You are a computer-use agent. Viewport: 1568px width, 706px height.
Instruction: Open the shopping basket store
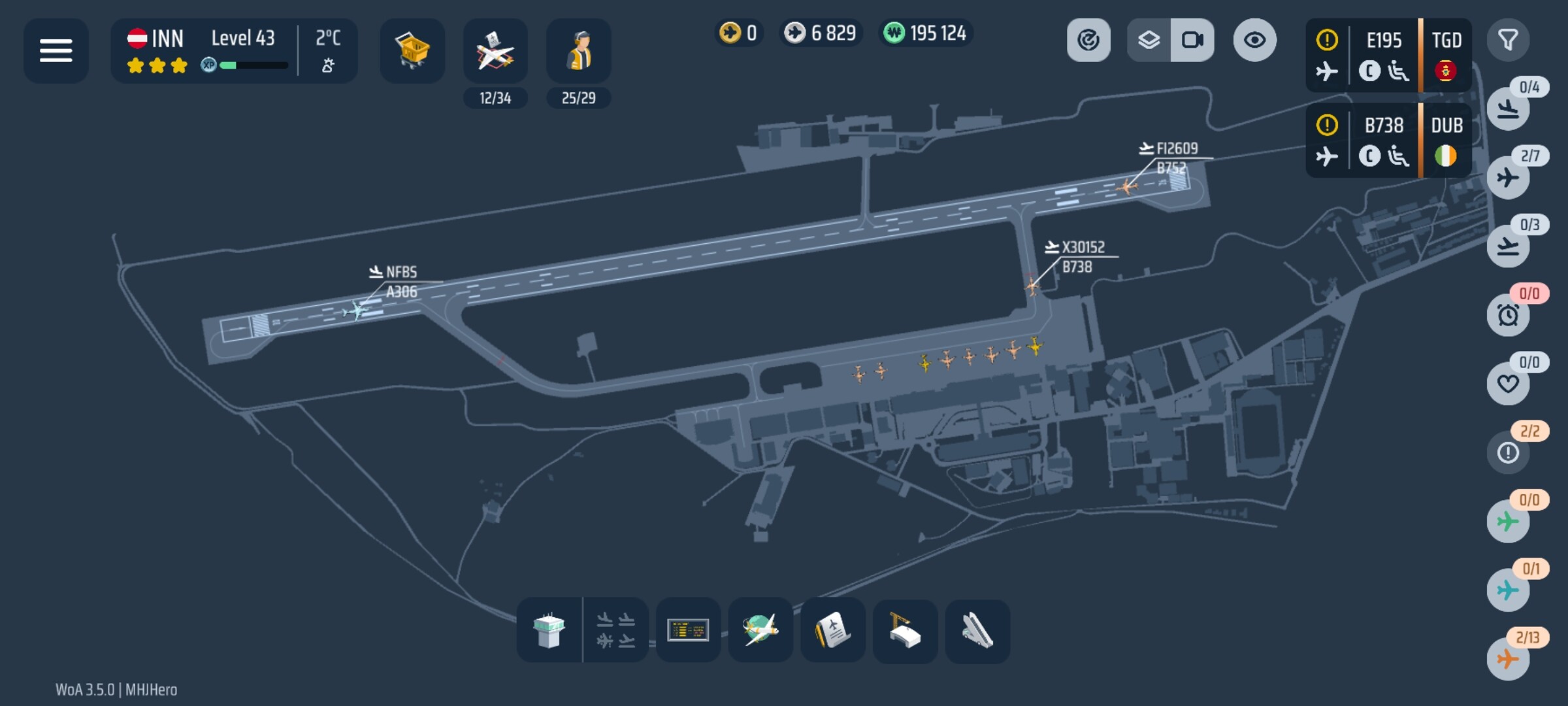click(412, 50)
